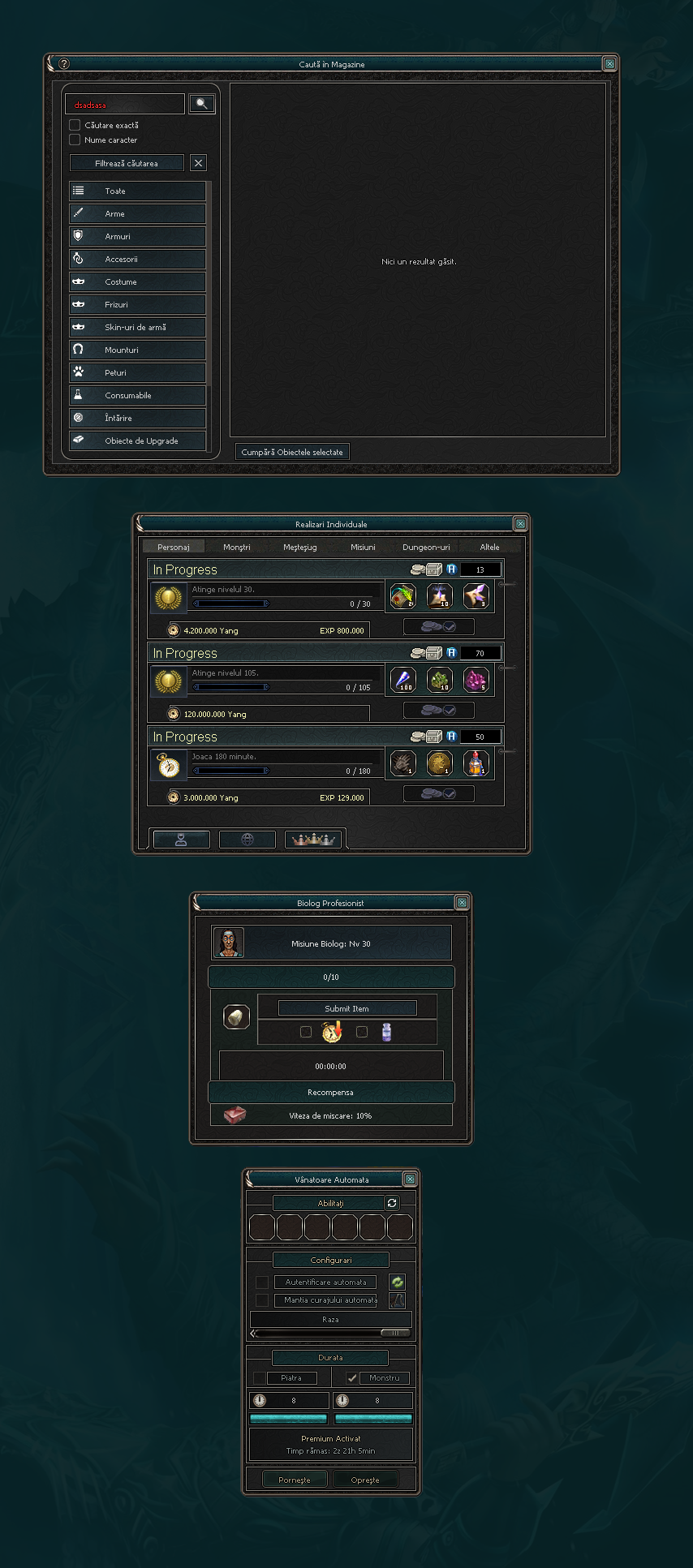Image resolution: width=693 pixels, height=1568 pixels.
Task: Open the crowns tab in achievements
Action: (314, 840)
